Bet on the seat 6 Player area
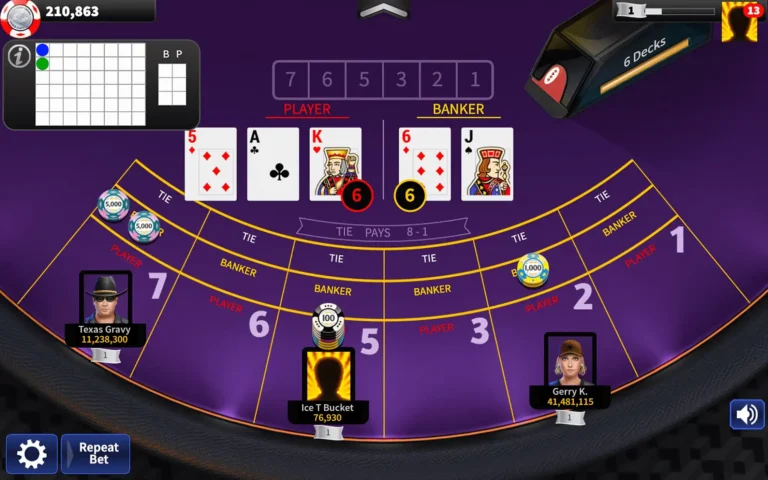The height and width of the screenshot is (480, 768). 226,301
